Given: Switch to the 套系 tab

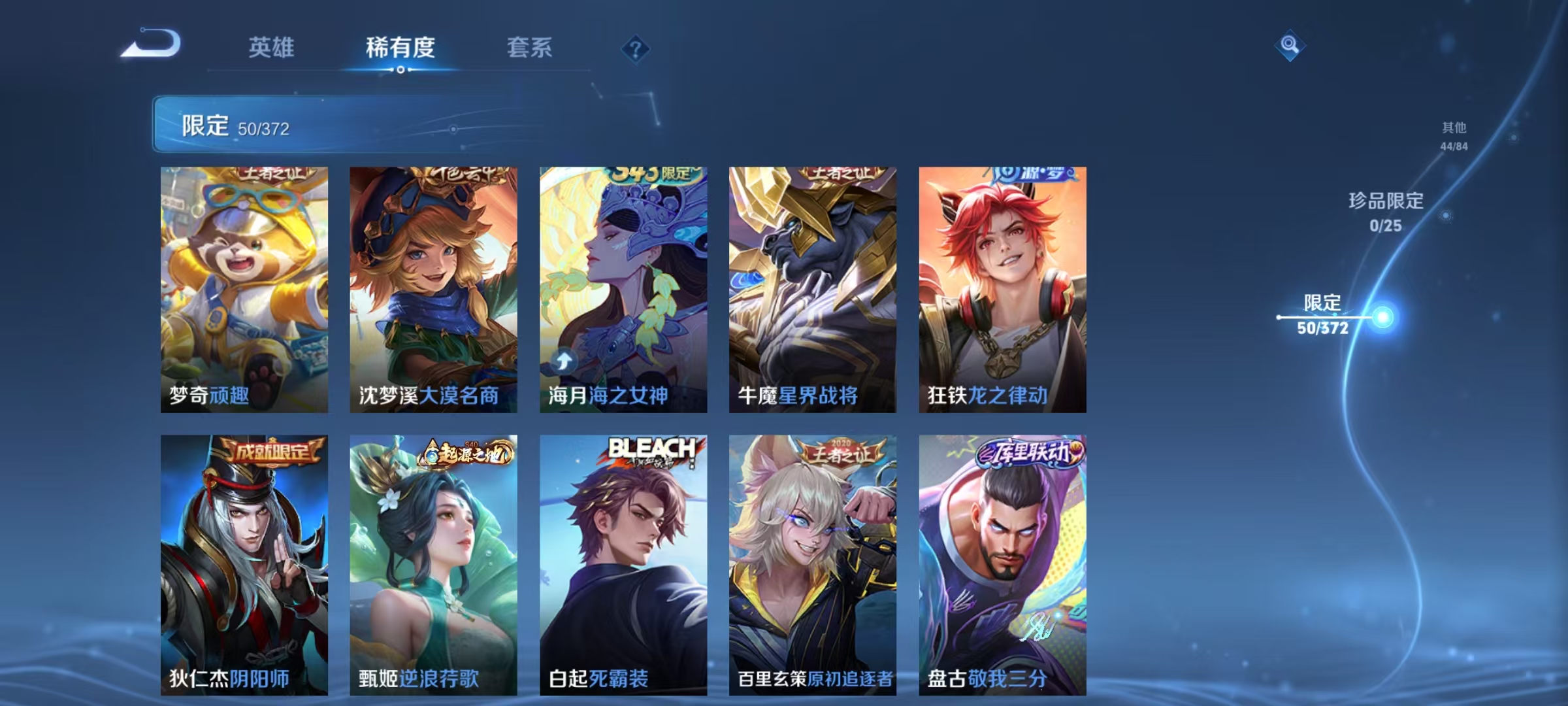Looking at the screenshot, I should pyautogui.click(x=530, y=48).
